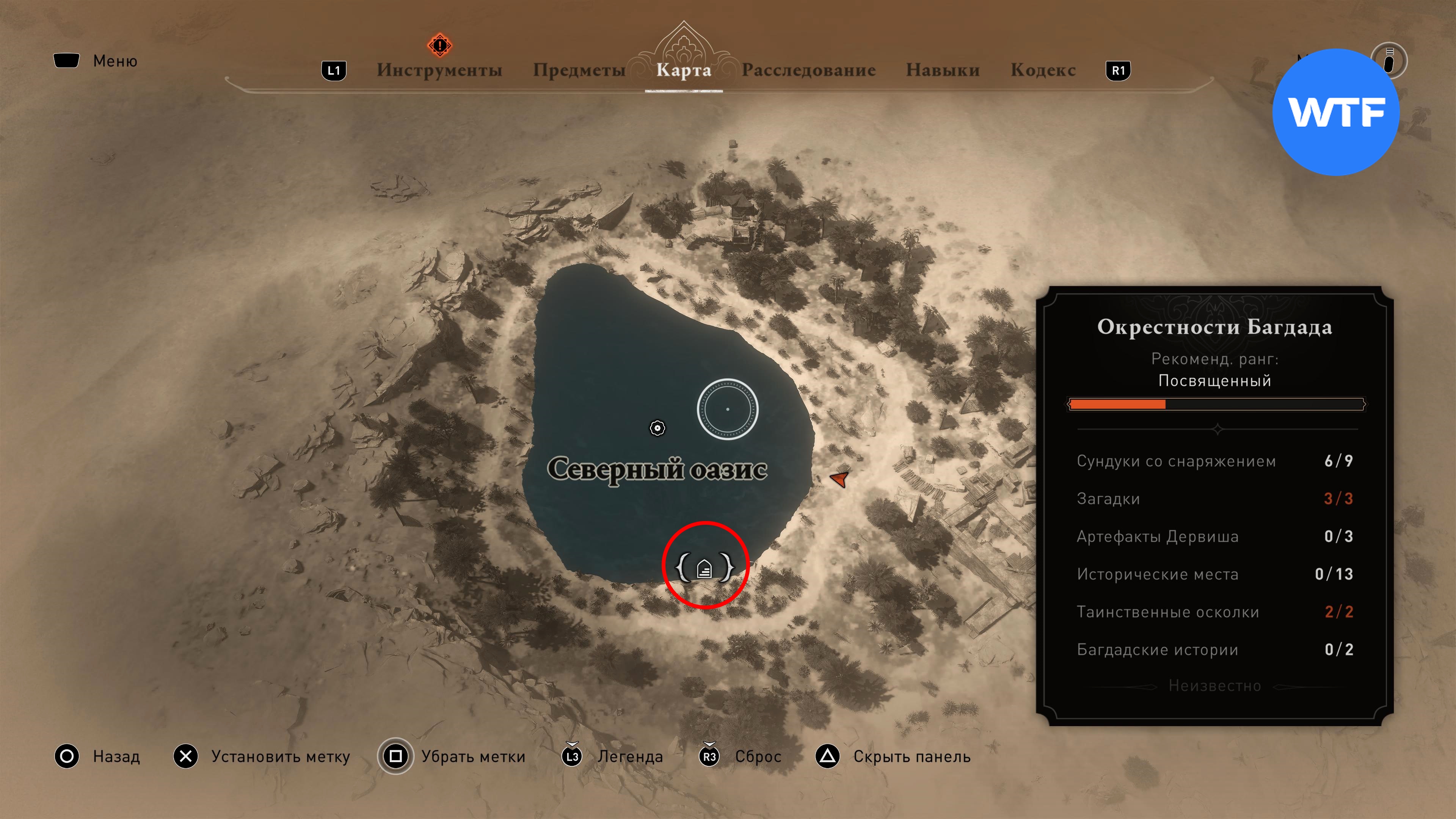Select the Исторические места row

pyautogui.click(x=1214, y=574)
